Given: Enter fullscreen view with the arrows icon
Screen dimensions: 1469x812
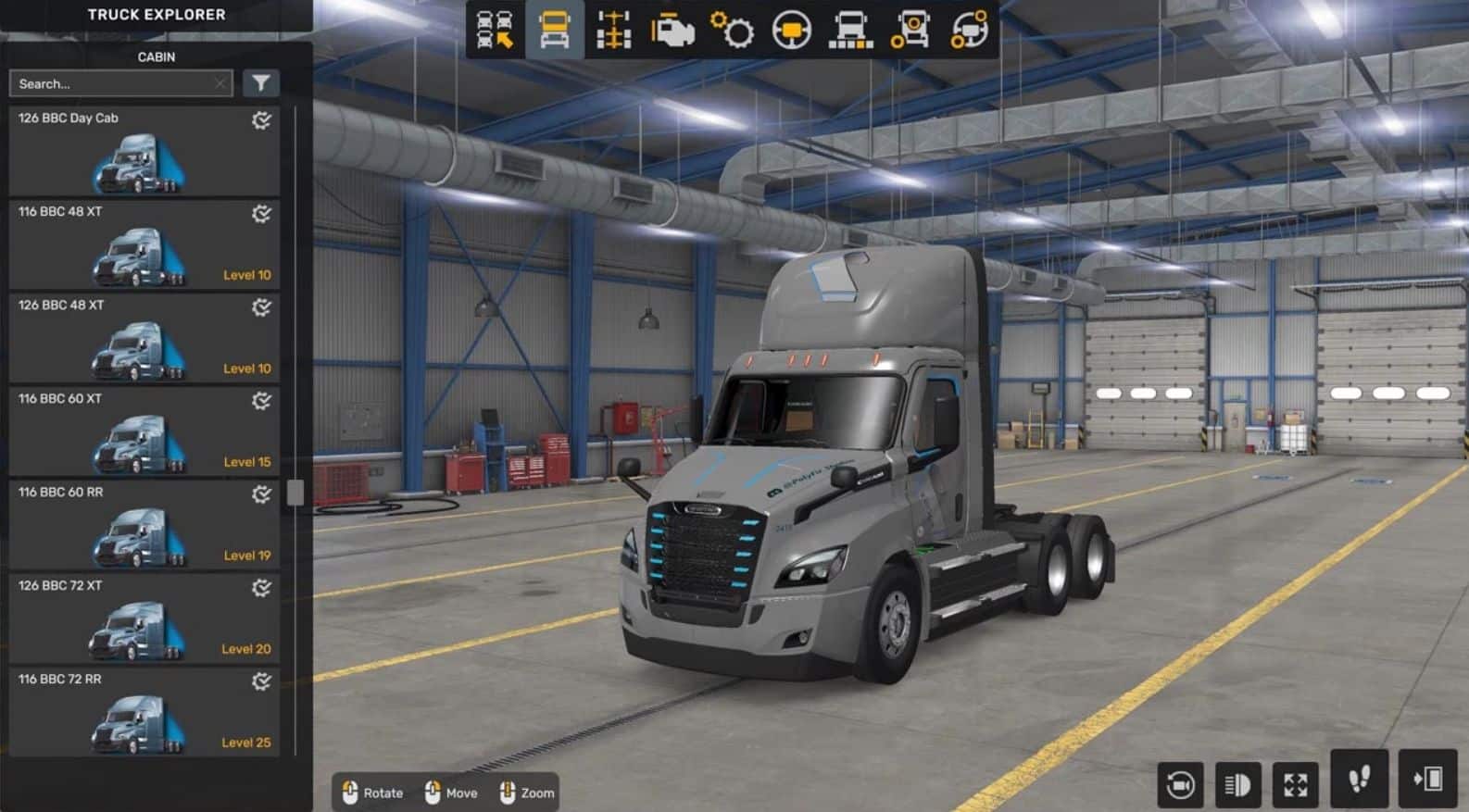Looking at the screenshot, I should (x=1295, y=785).
